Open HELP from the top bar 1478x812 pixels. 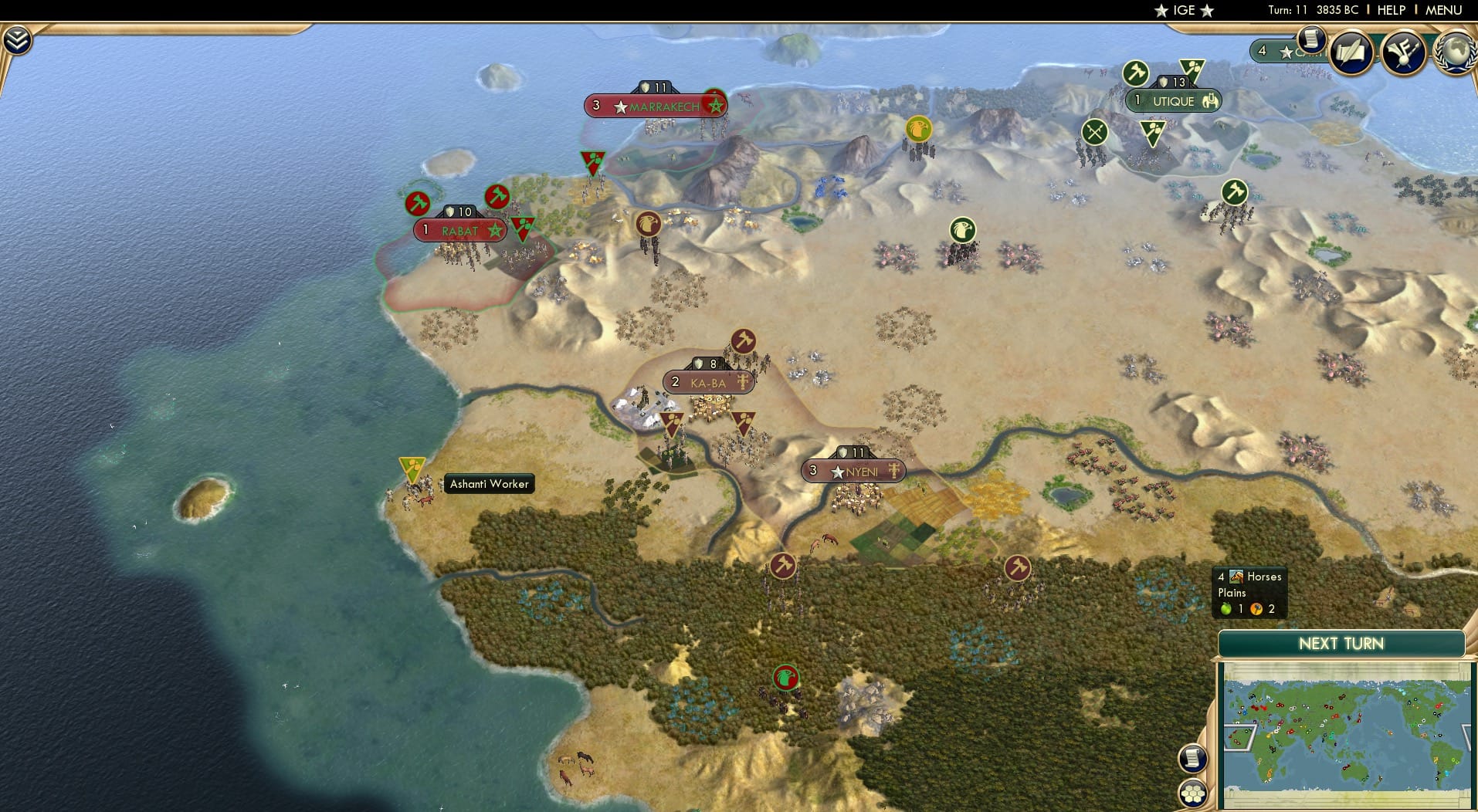tap(1389, 10)
